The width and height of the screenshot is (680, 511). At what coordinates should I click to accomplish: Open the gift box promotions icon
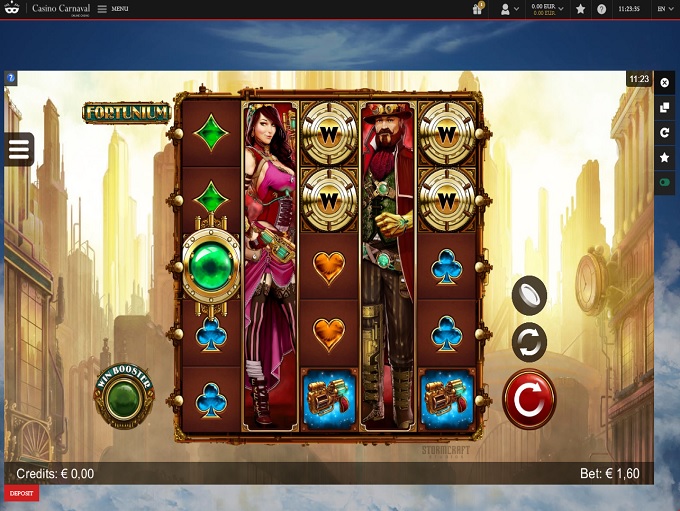tap(478, 8)
